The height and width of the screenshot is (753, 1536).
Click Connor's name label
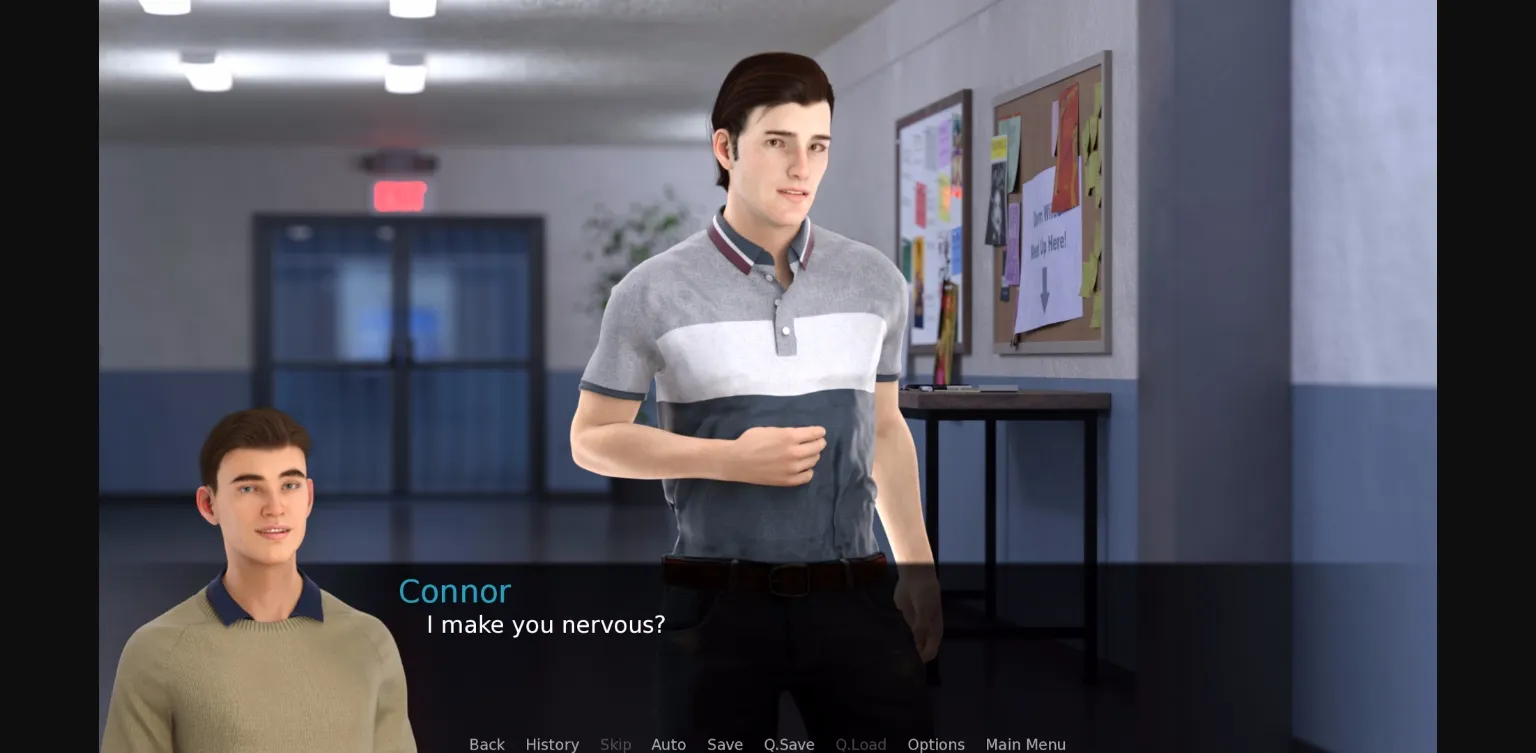point(454,591)
